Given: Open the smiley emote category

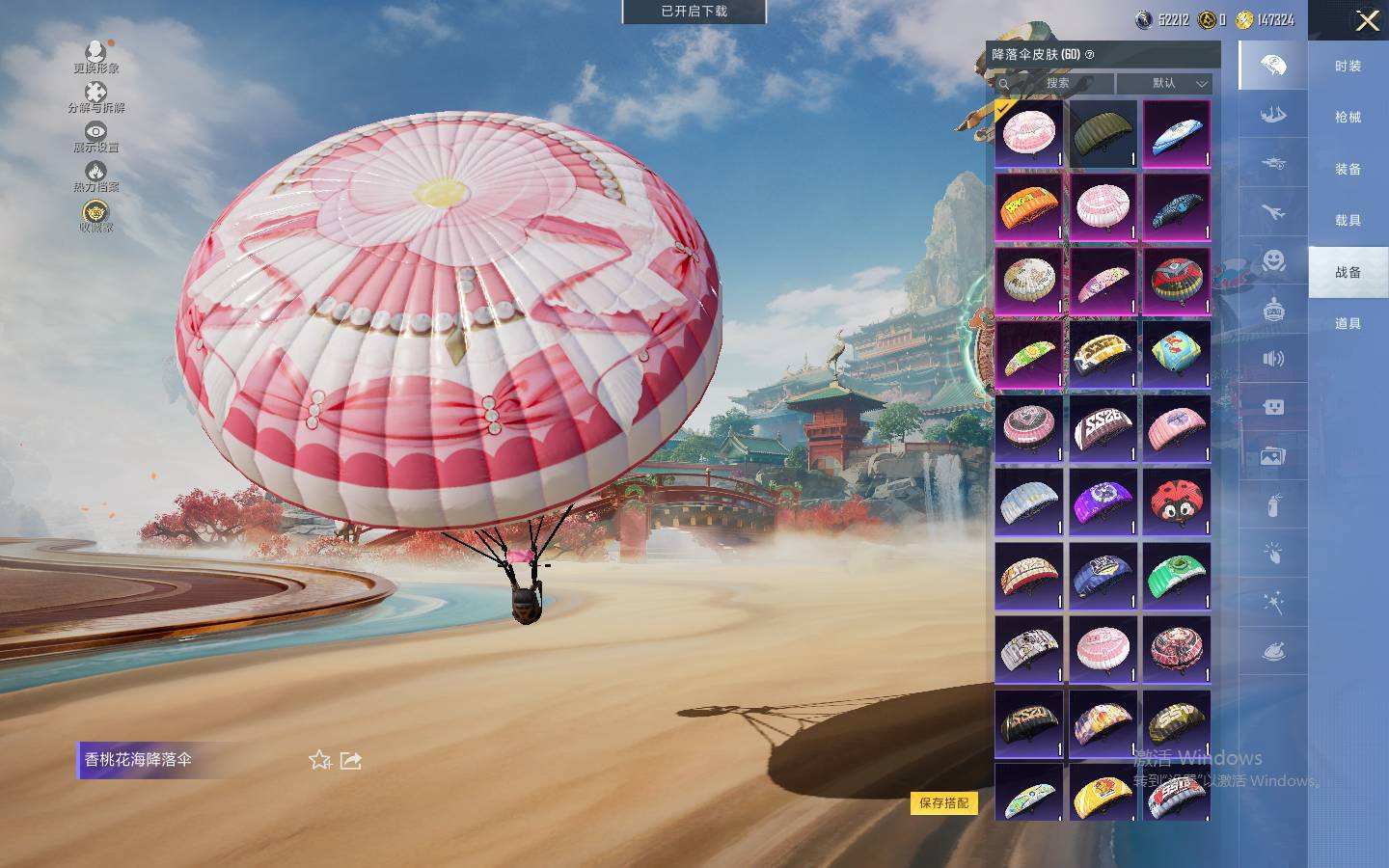Looking at the screenshot, I should tap(1273, 260).
